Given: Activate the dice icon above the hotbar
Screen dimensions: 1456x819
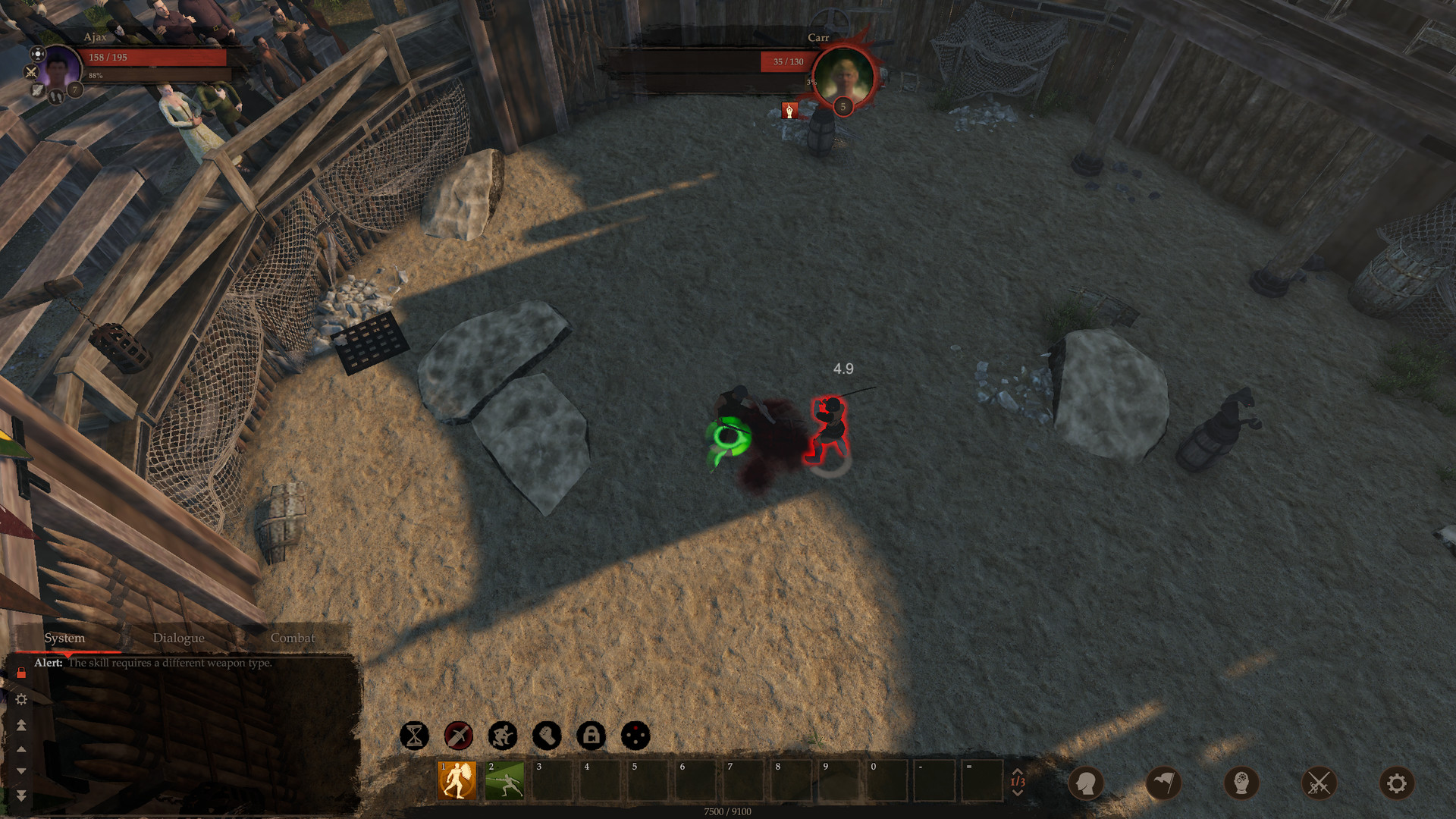Looking at the screenshot, I should pyautogui.click(x=635, y=736).
